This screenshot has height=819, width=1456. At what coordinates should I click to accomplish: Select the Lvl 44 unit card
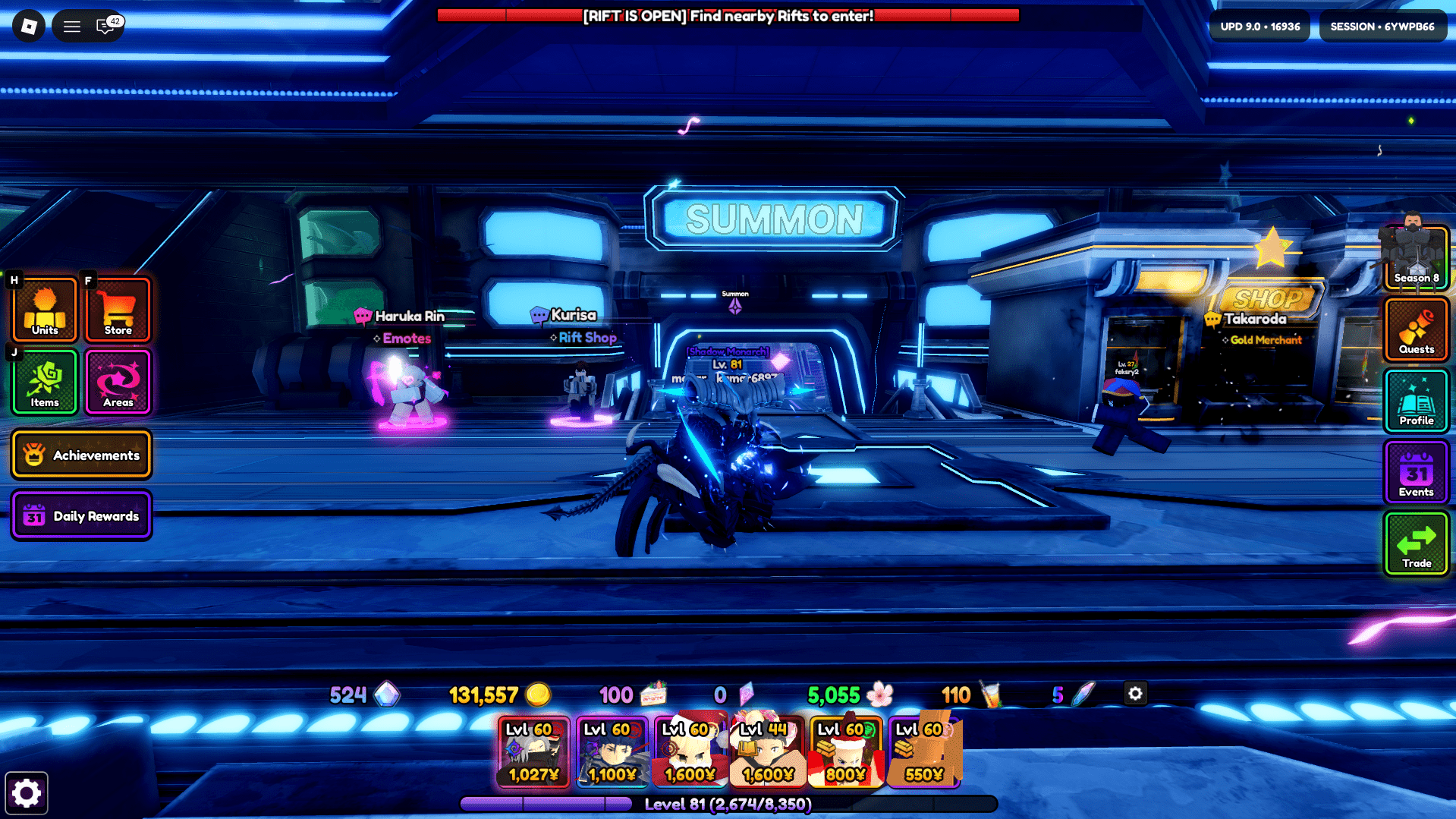point(767,751)
